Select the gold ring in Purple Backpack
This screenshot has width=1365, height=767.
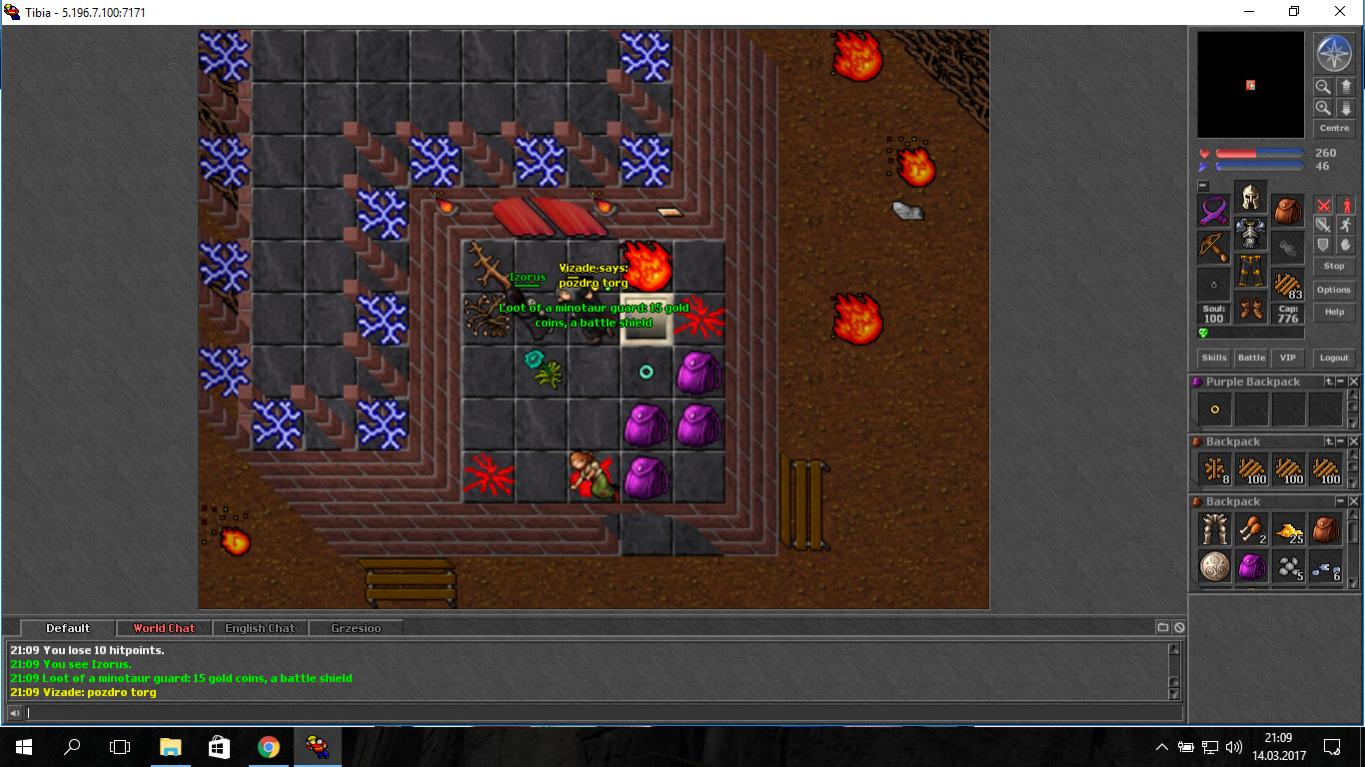pyautogui.click(x=1215, y=409)
